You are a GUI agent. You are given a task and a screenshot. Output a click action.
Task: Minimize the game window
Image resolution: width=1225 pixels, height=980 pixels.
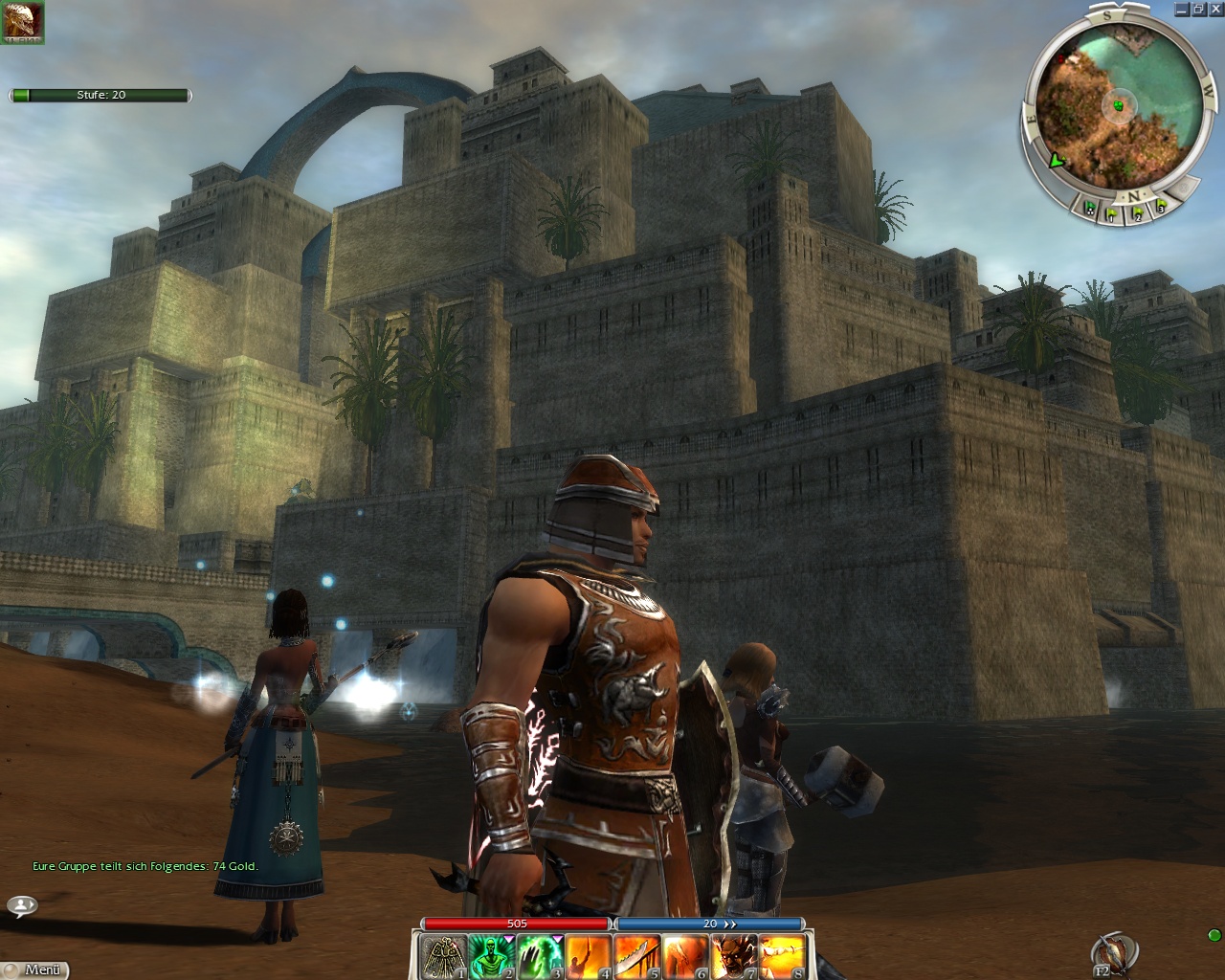(1183, 10)
